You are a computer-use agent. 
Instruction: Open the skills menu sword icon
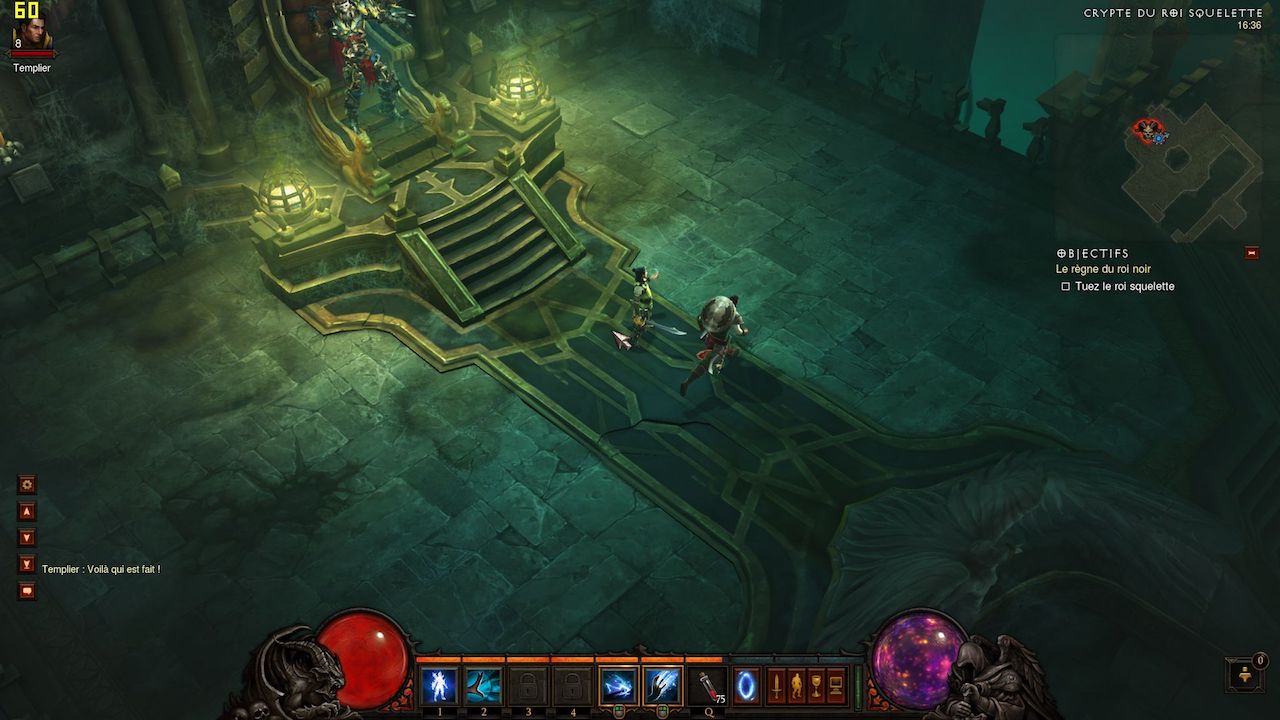tap(775, 686)
